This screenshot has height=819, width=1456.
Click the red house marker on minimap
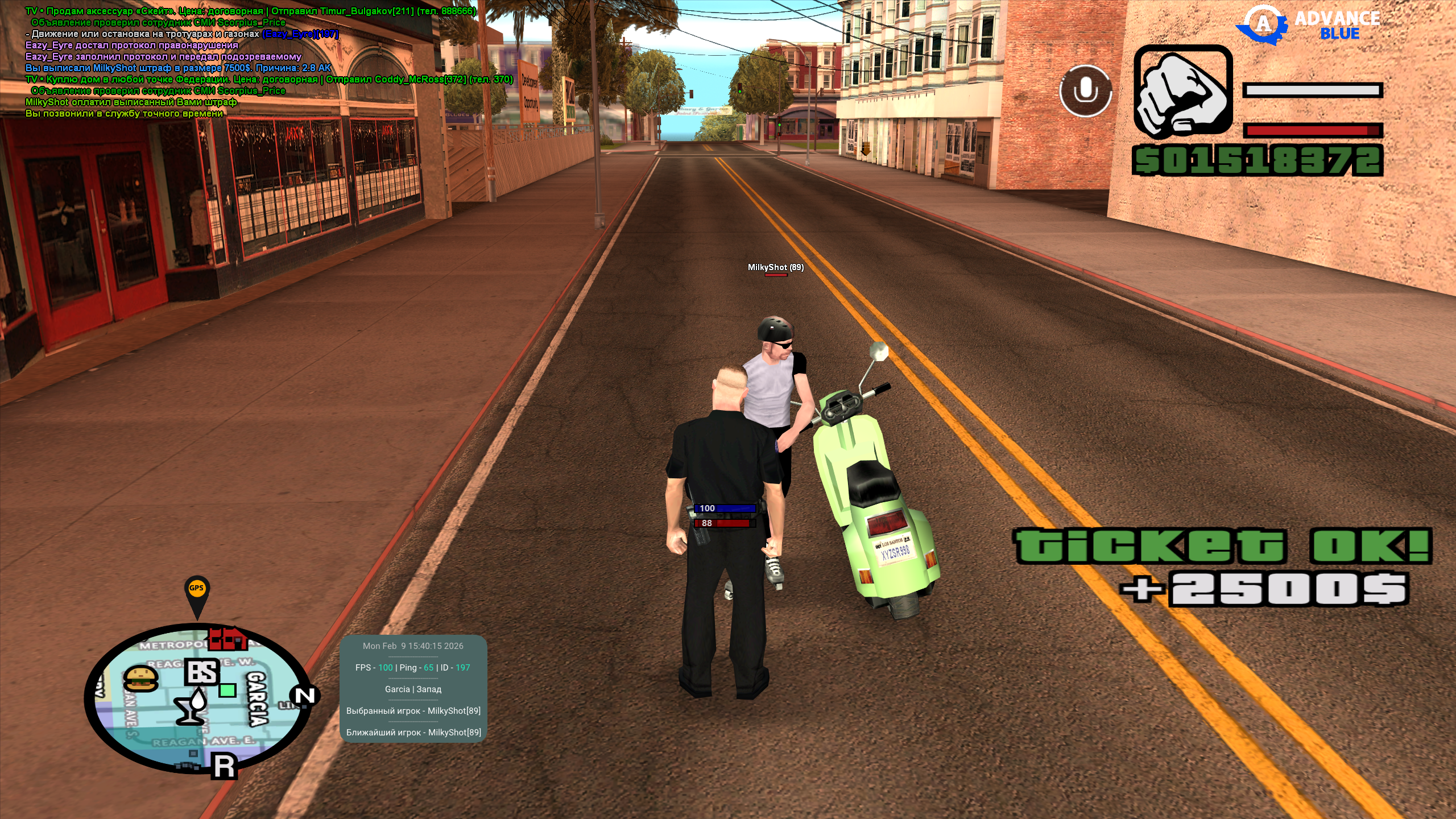[x=227, y=639]
